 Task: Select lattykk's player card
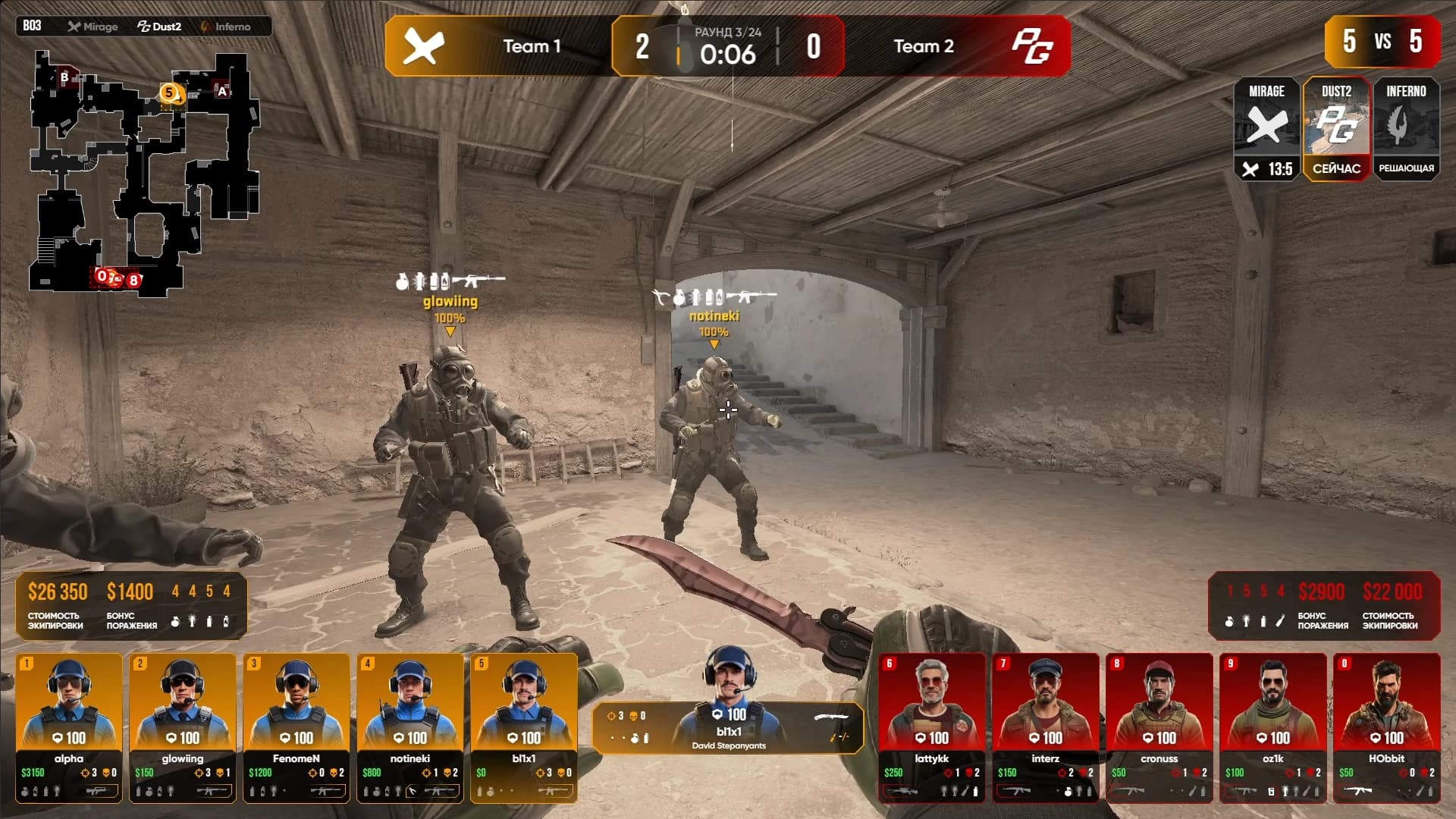coord(932,726)
